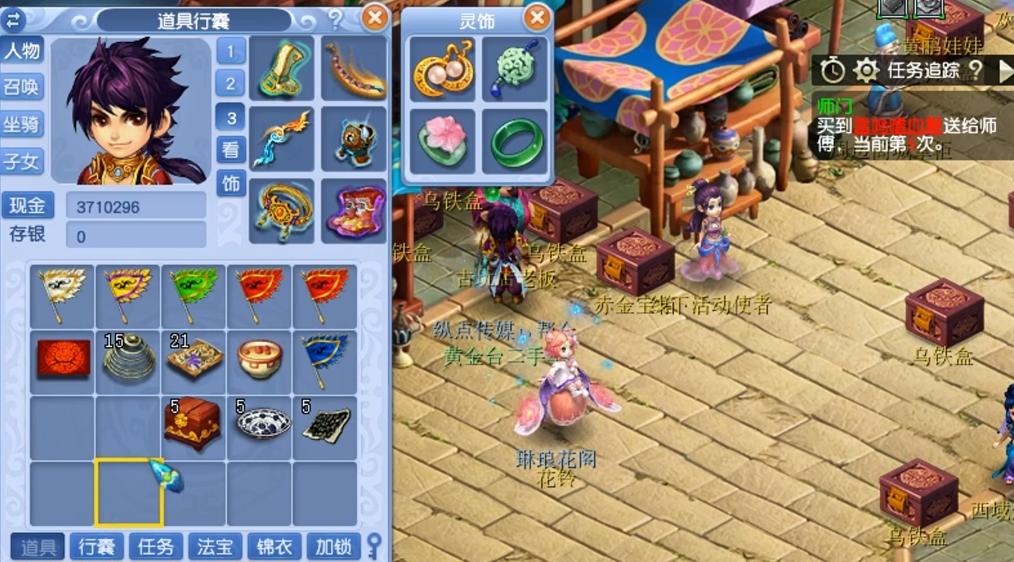The image size is (1014, 562).
Task: Close the 灵饰 accessory panel
Action: click(537, 17)
